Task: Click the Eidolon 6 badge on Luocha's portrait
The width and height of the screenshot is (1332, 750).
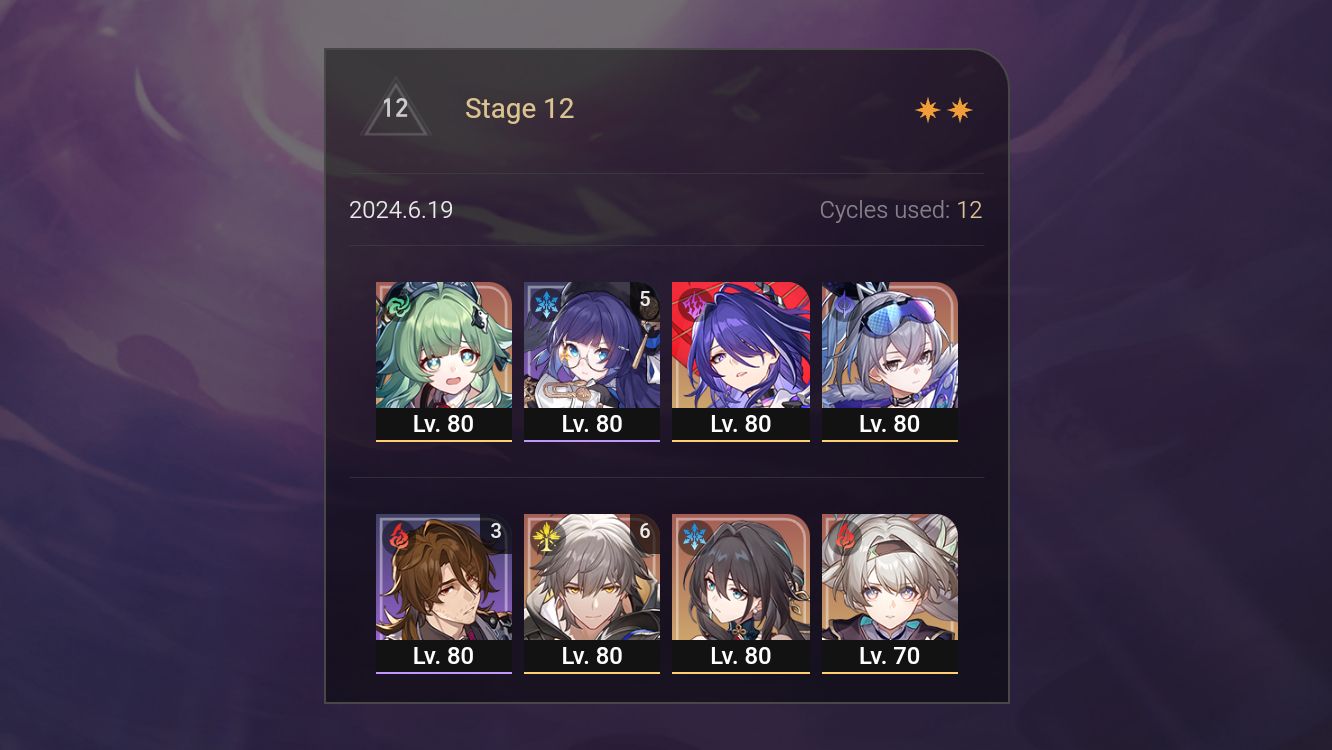Action: [644, 531]
